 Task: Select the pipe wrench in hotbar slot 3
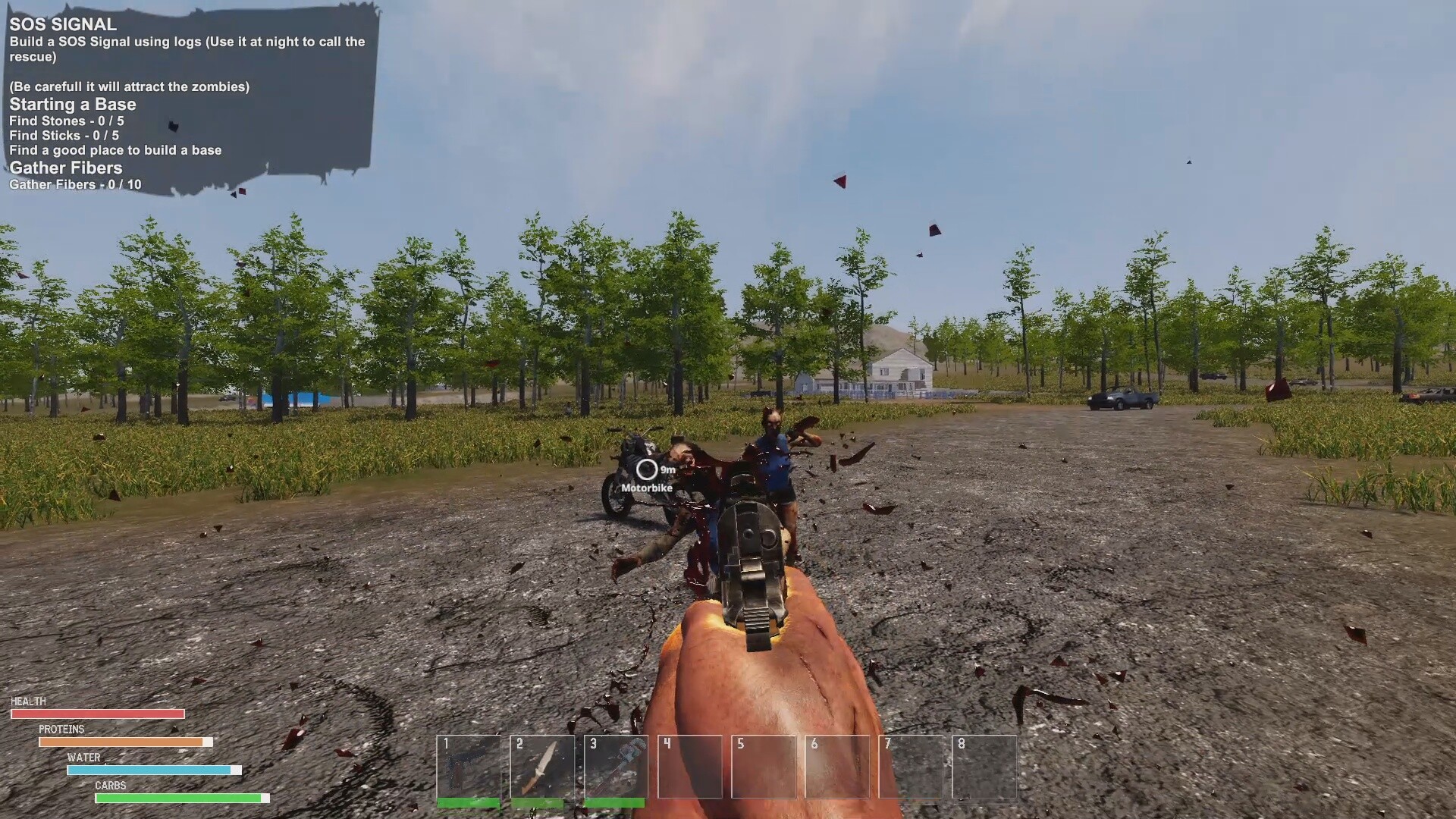tap(615, 766)
